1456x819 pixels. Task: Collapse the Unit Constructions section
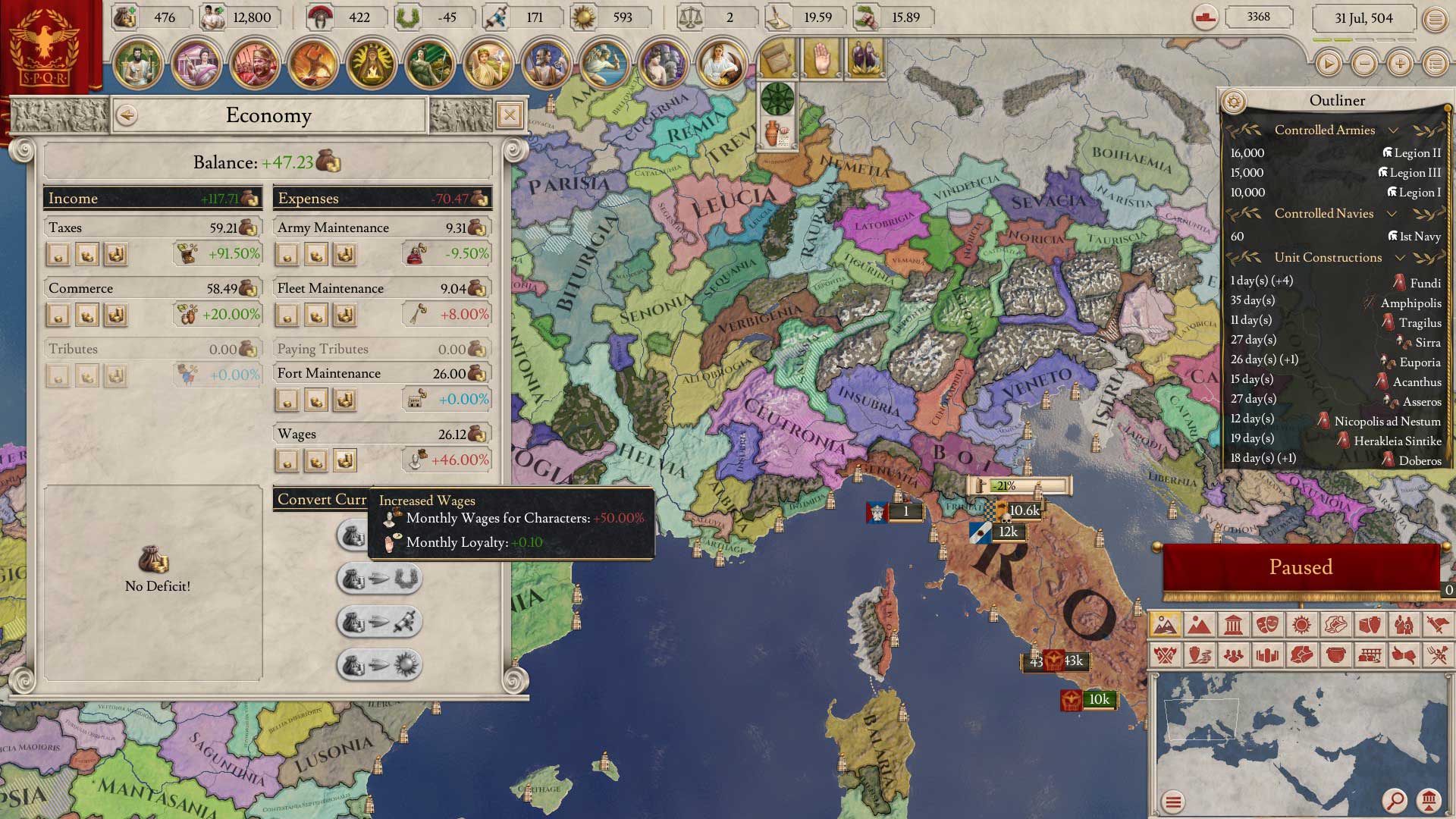[1400, 258]
